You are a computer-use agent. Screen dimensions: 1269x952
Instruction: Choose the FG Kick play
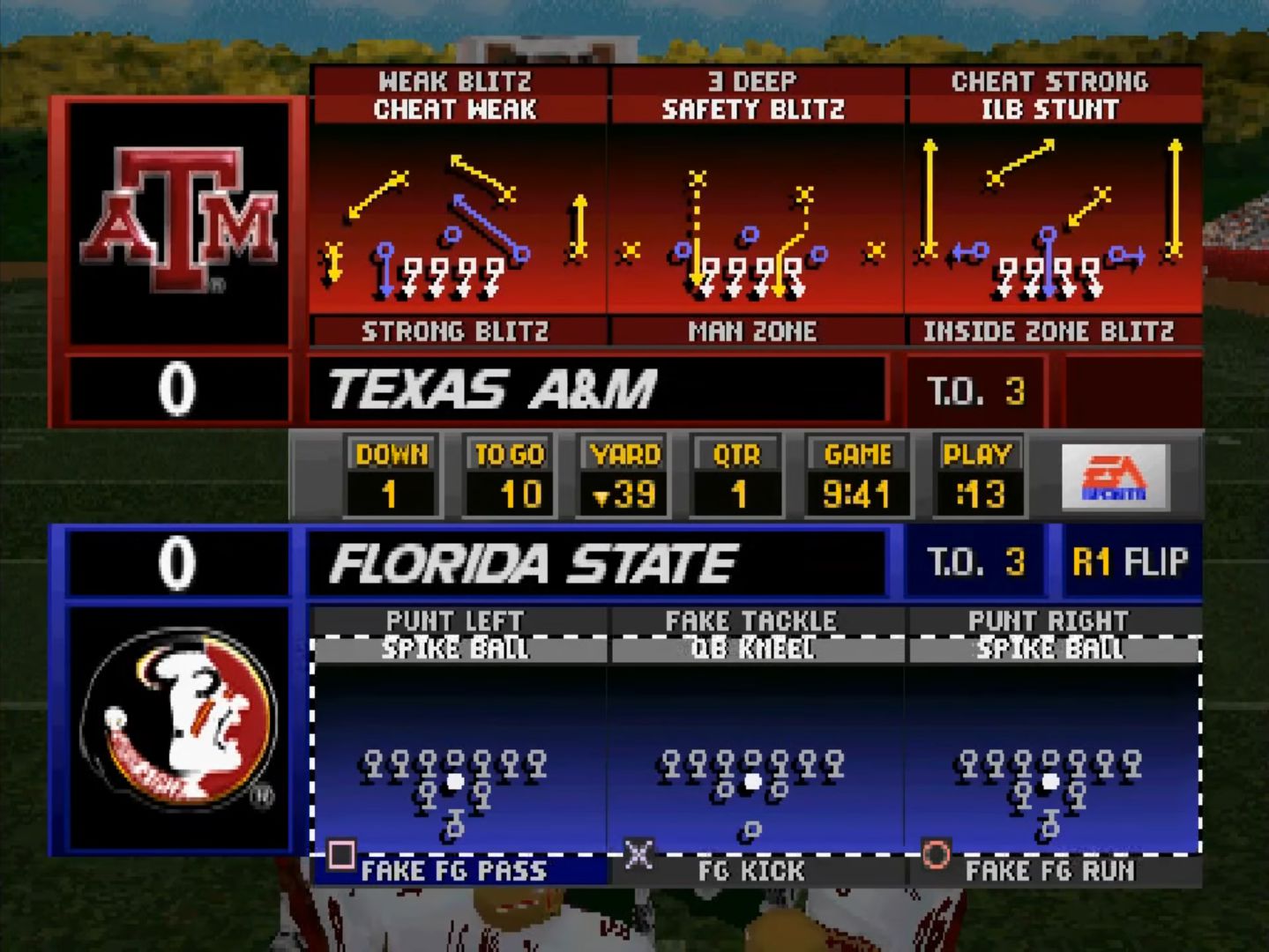[751, 871]
